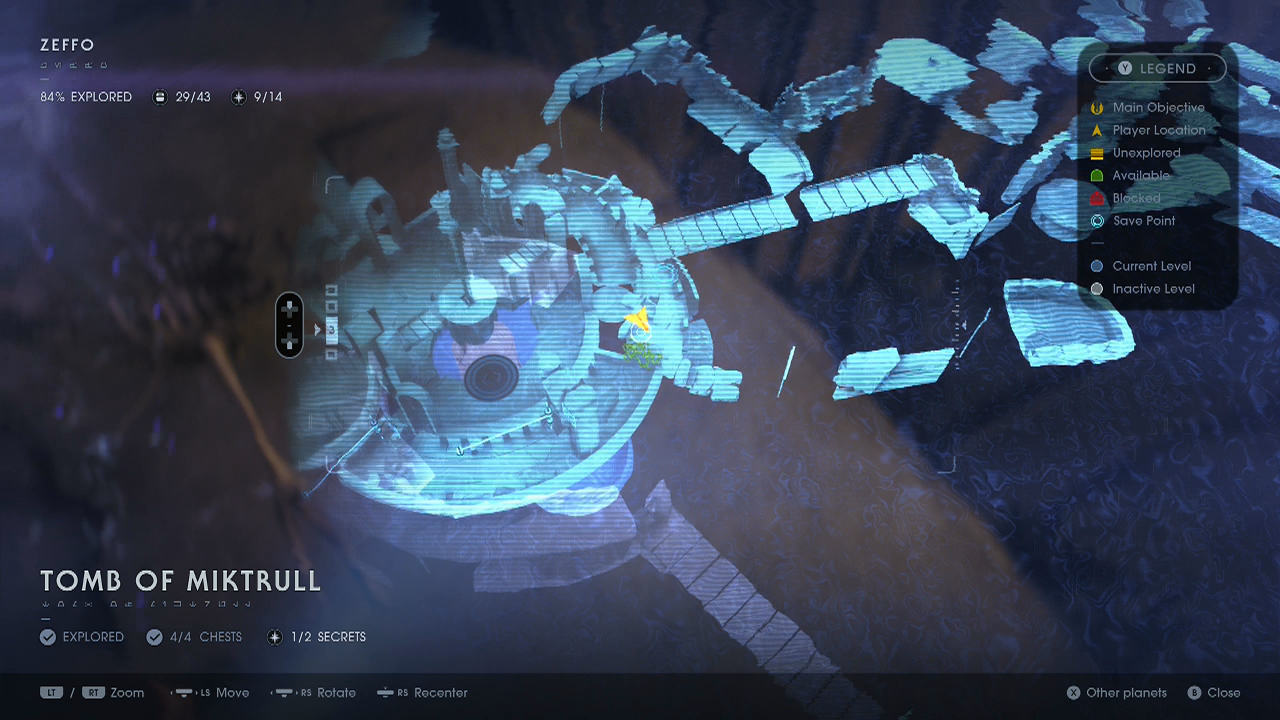Close the holomap screen

(1214, 692)
